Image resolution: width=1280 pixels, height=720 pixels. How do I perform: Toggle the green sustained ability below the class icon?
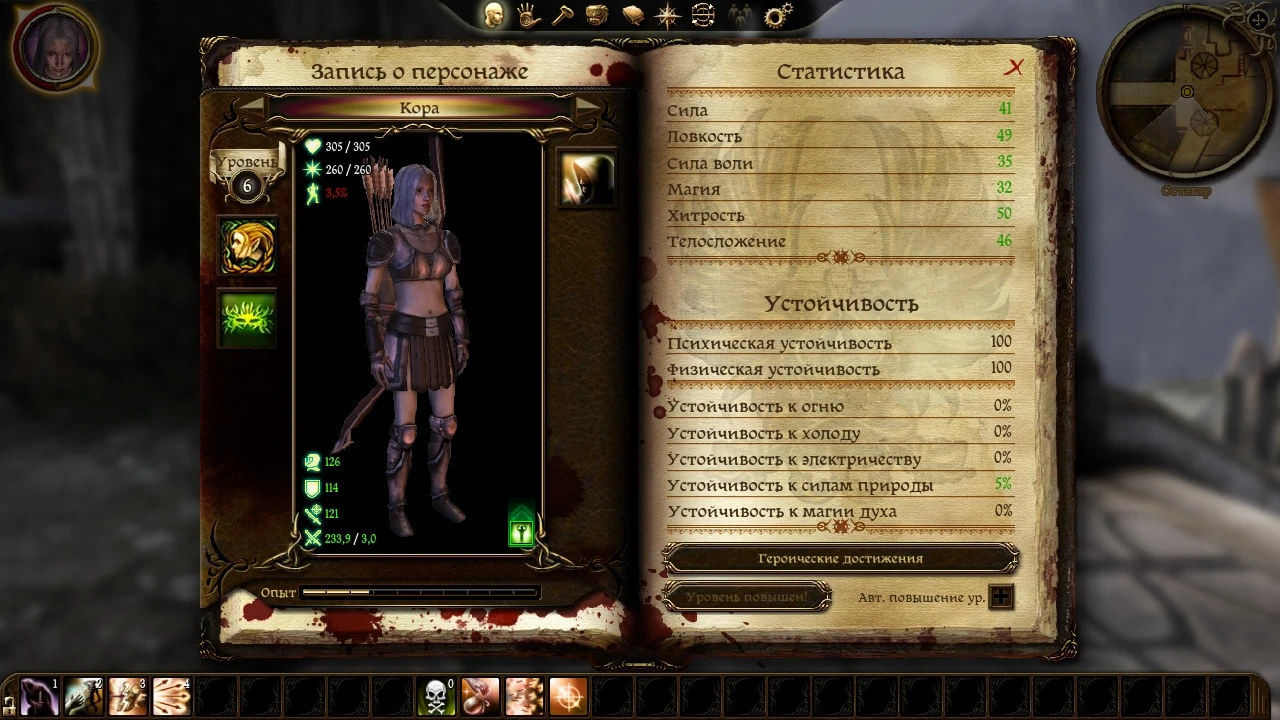coord(246,316)
